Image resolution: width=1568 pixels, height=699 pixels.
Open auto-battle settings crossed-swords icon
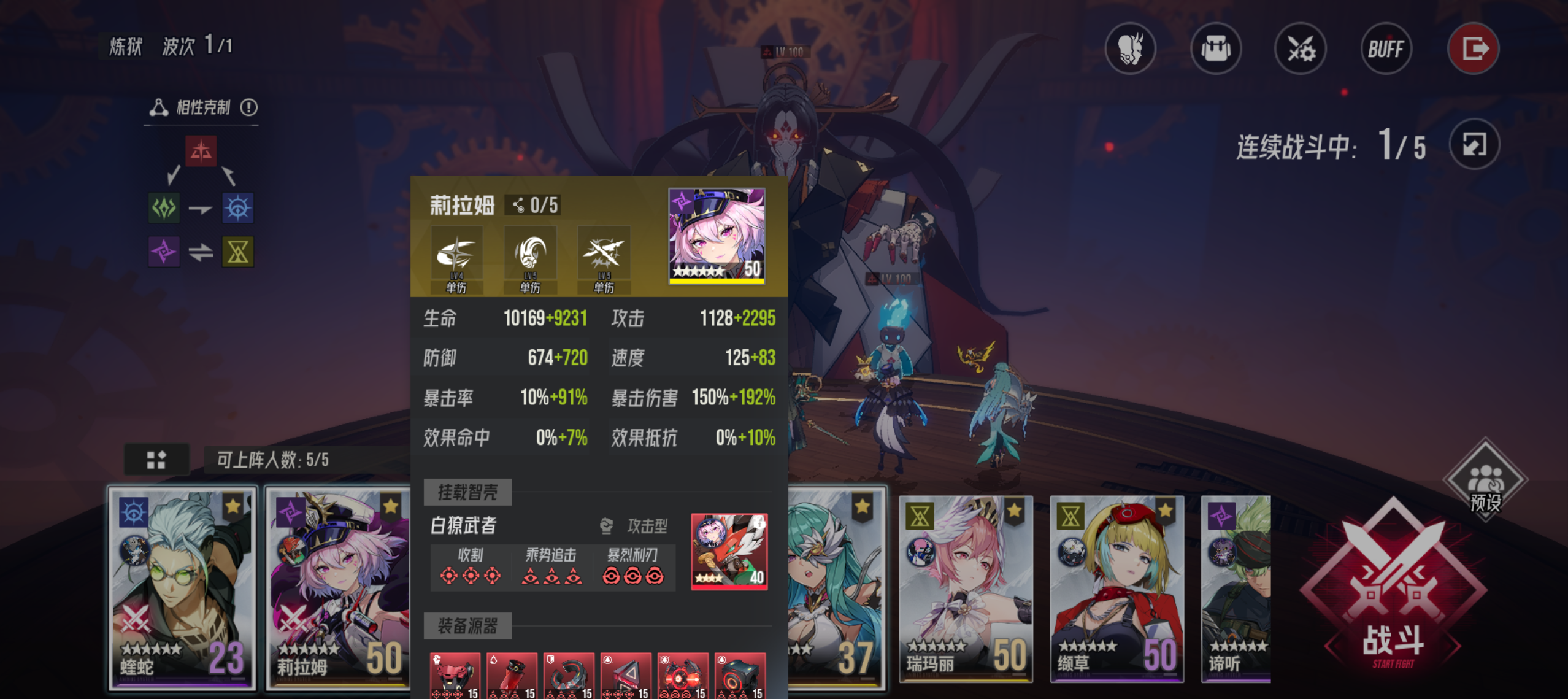pos(1301,48)
